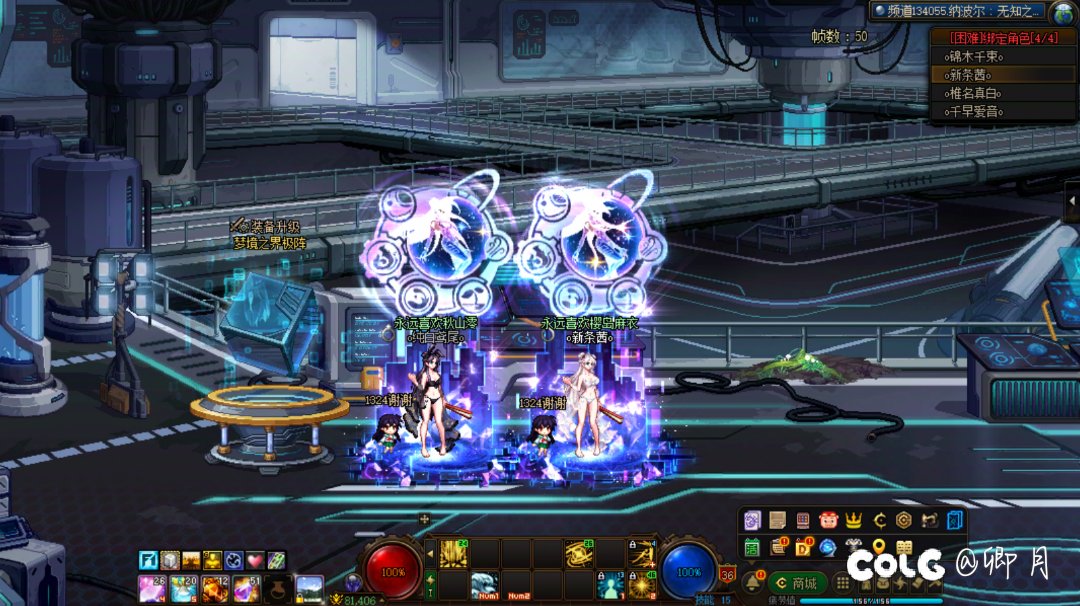Use the pink crystal consumable with count 26

point(152,588)
